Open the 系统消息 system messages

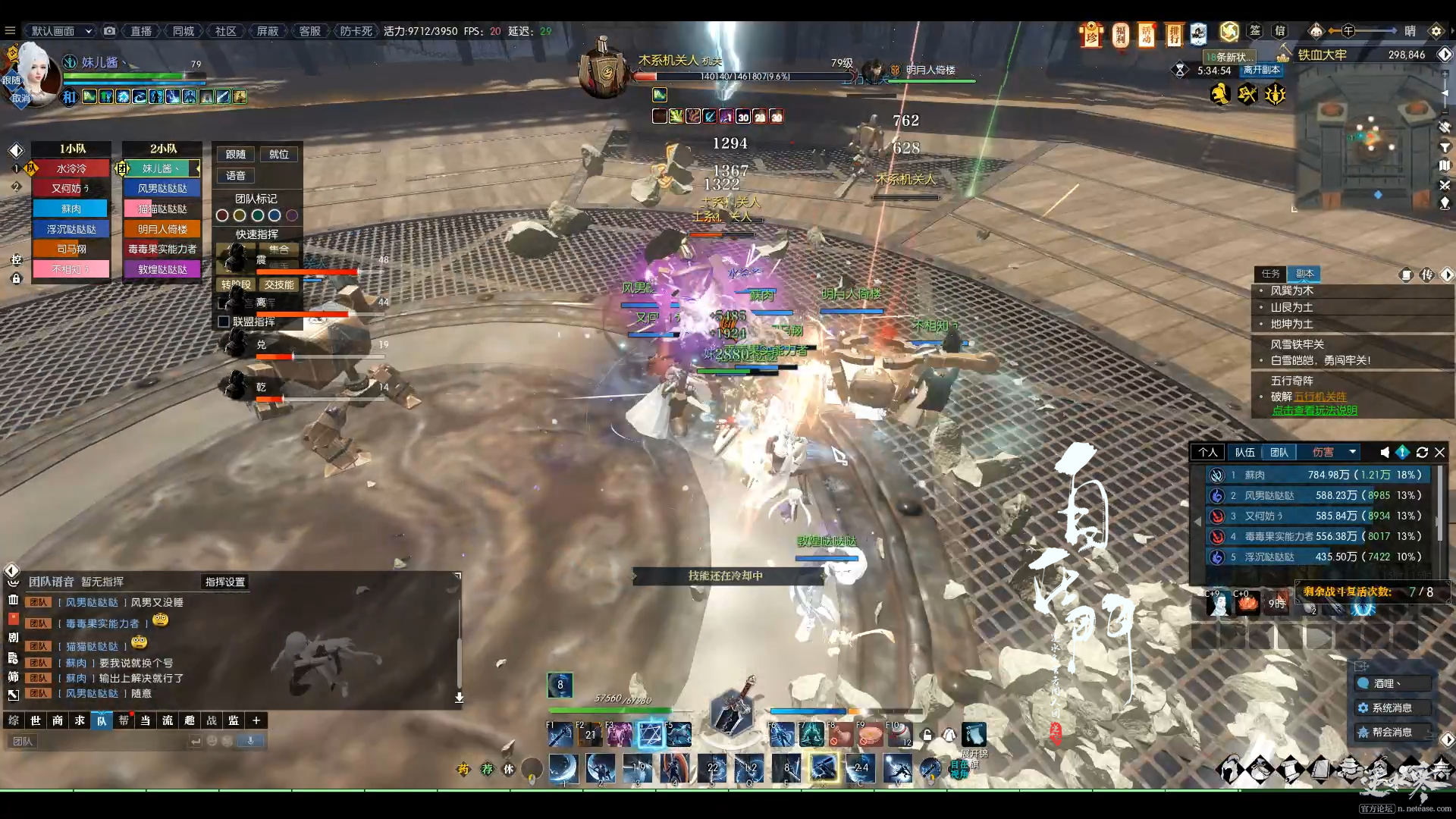tap(1392, 708)
